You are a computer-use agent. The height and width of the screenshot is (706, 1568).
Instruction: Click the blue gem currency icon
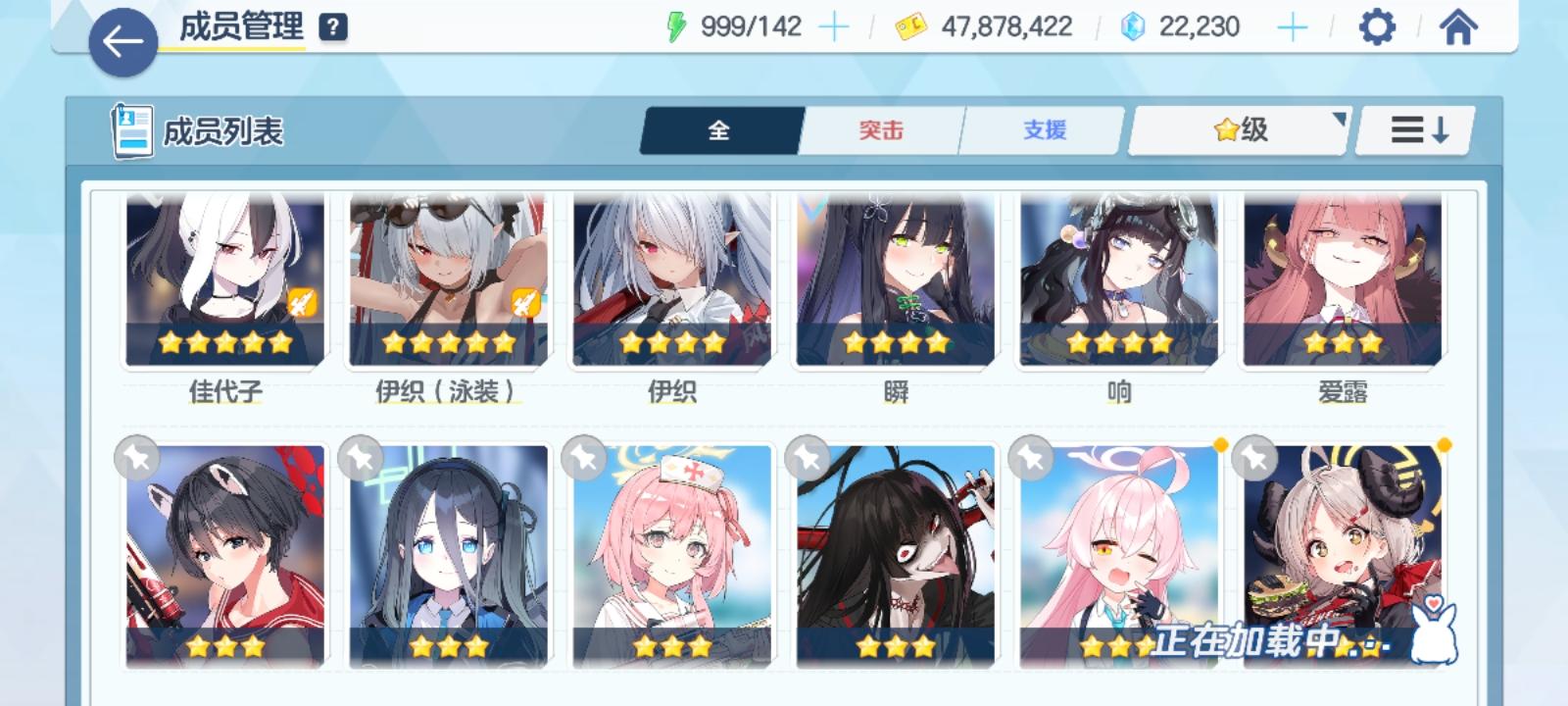tap(1130, 26)
